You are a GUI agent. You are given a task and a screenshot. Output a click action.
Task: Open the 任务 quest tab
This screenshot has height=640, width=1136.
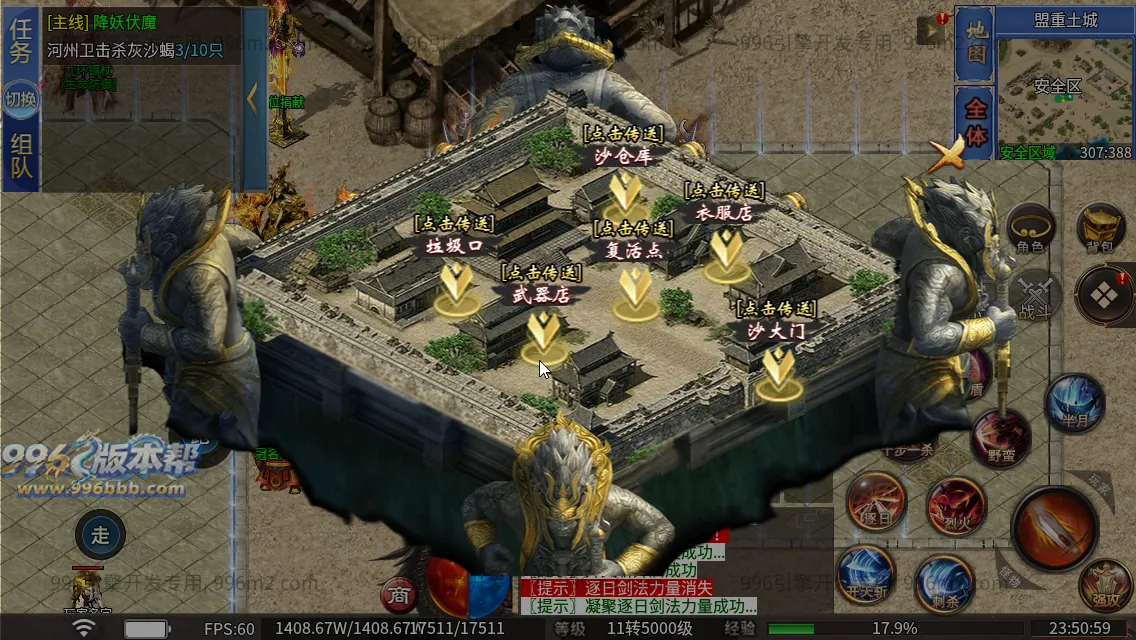click(x=21, y=42)
